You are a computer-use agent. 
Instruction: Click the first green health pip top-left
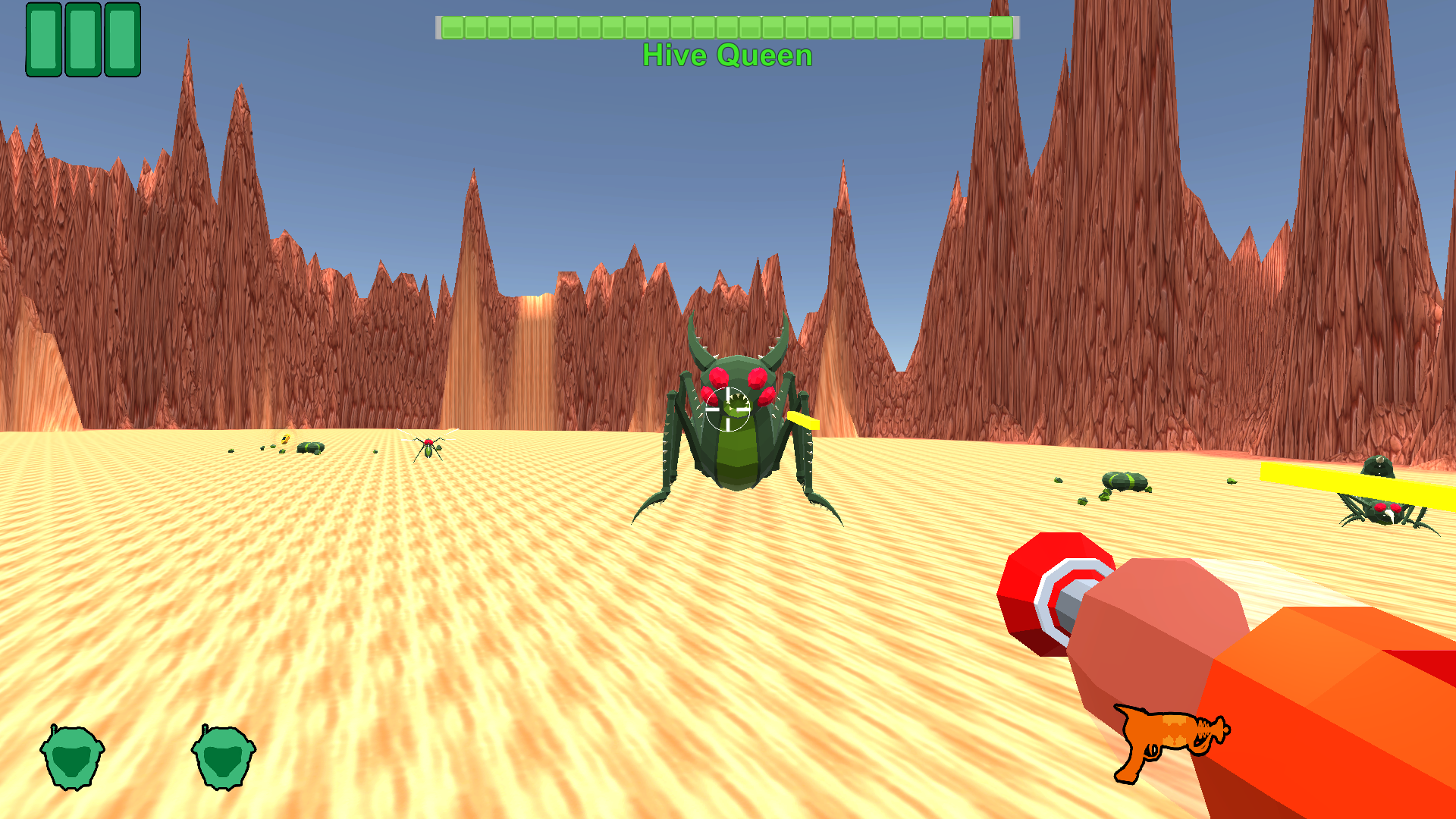(x=43, y=40)
